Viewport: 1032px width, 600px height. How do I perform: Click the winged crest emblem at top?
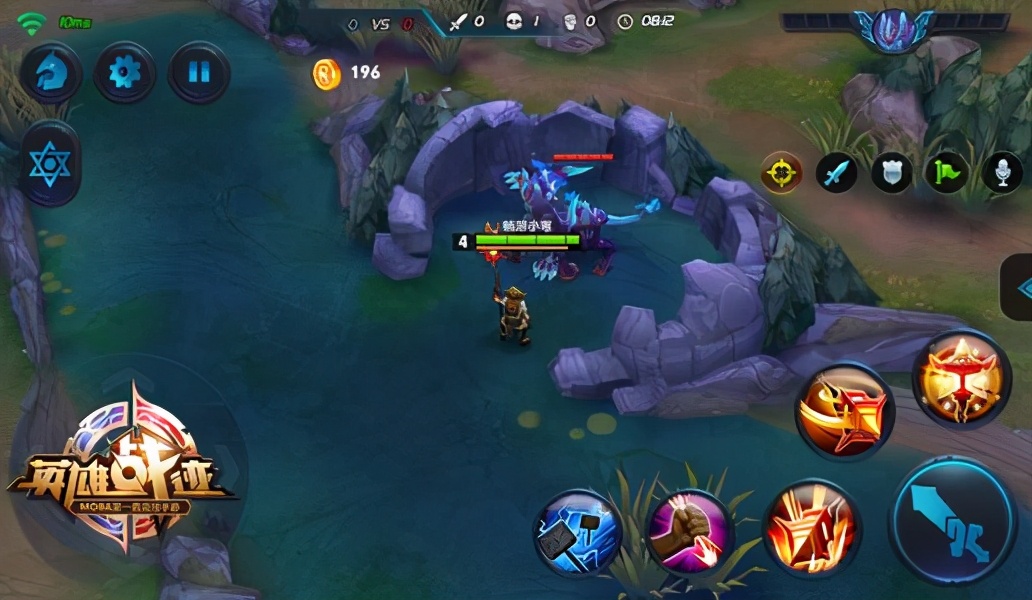tap(893, 27)
